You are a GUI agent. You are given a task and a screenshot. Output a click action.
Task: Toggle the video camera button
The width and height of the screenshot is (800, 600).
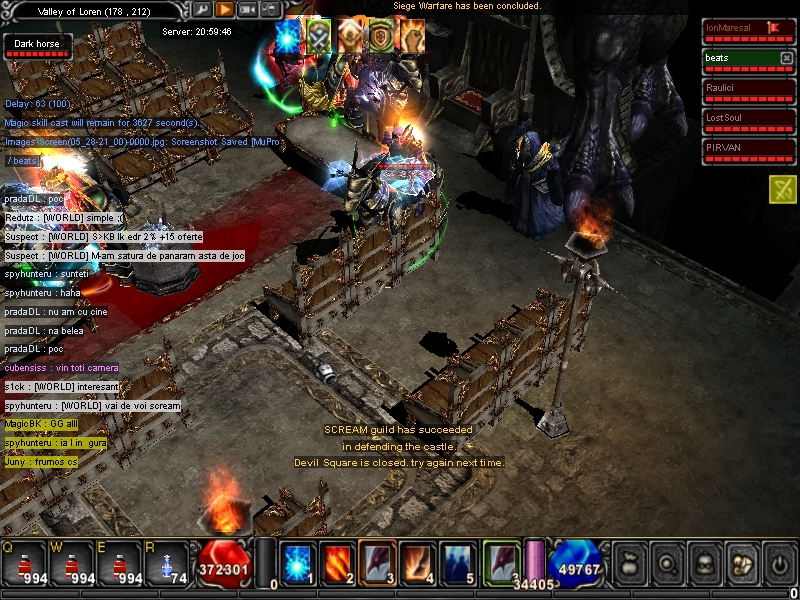tap(247, 9)
